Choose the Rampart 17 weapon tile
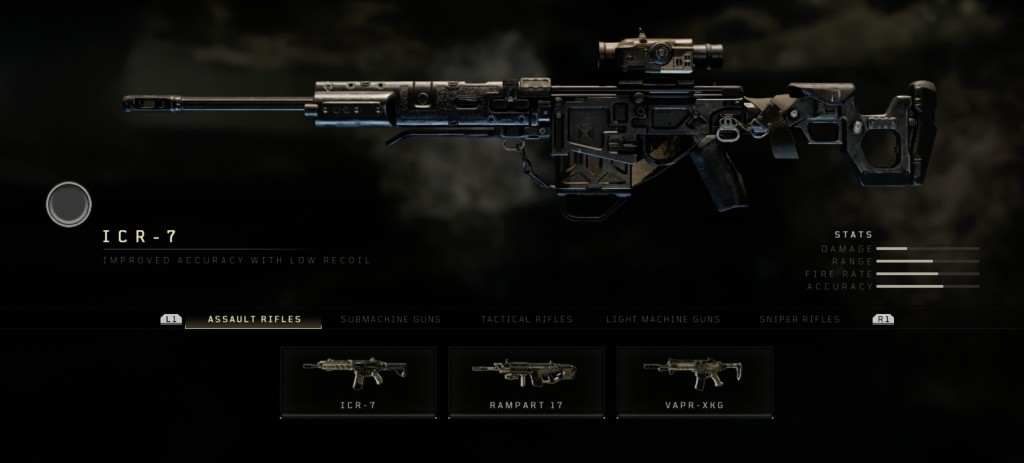 point(526,381)
